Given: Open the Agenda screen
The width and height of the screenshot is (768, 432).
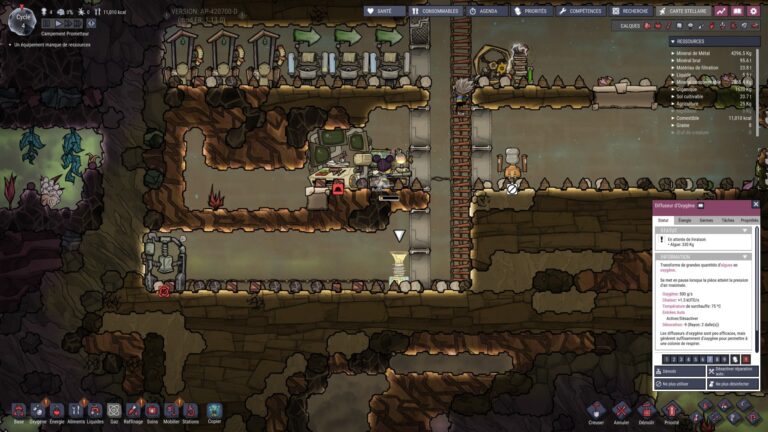Looking at the screenshot, I should pos(485,11).
